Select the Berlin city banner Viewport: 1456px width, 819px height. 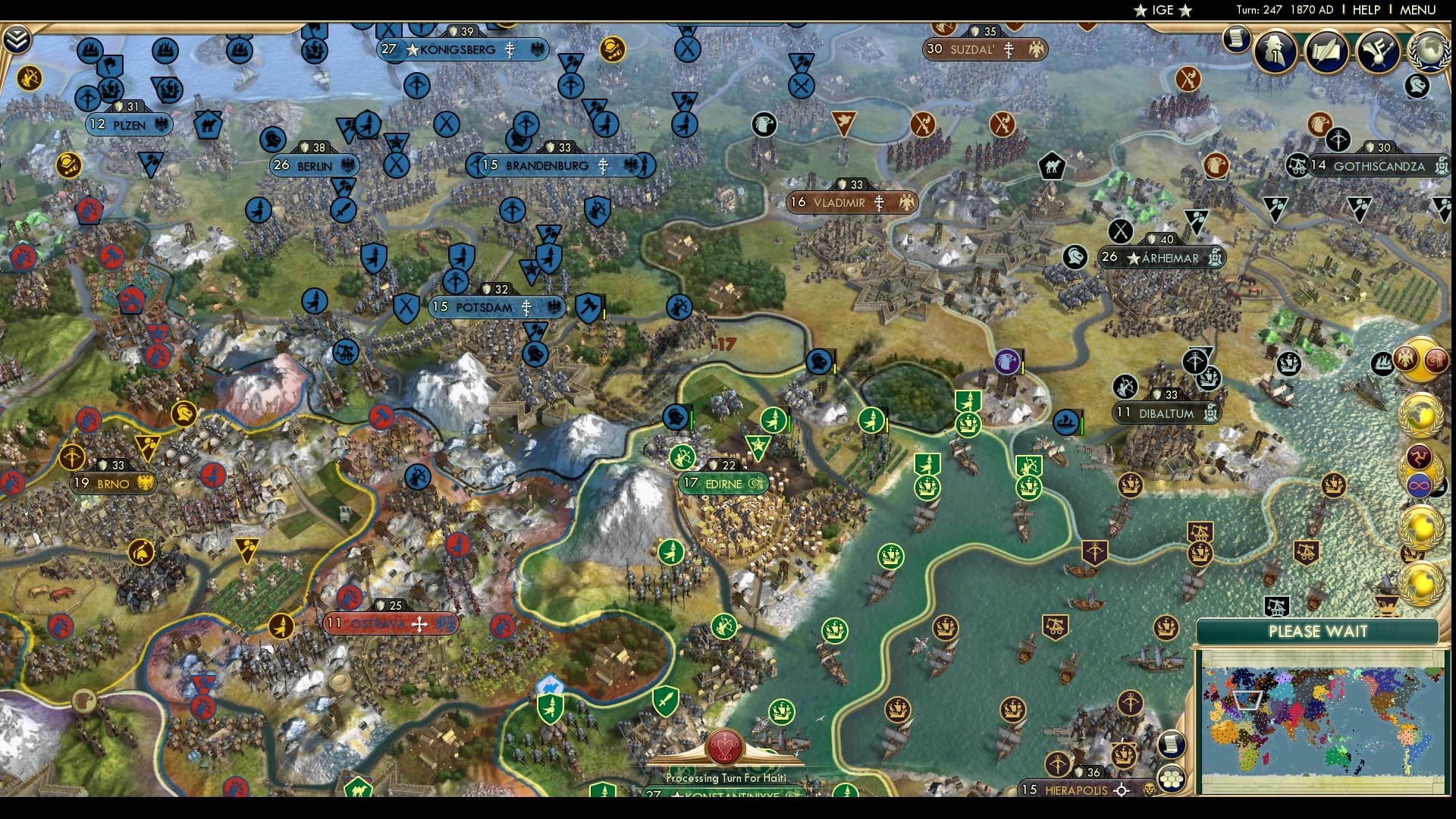[x=315, y=164]
